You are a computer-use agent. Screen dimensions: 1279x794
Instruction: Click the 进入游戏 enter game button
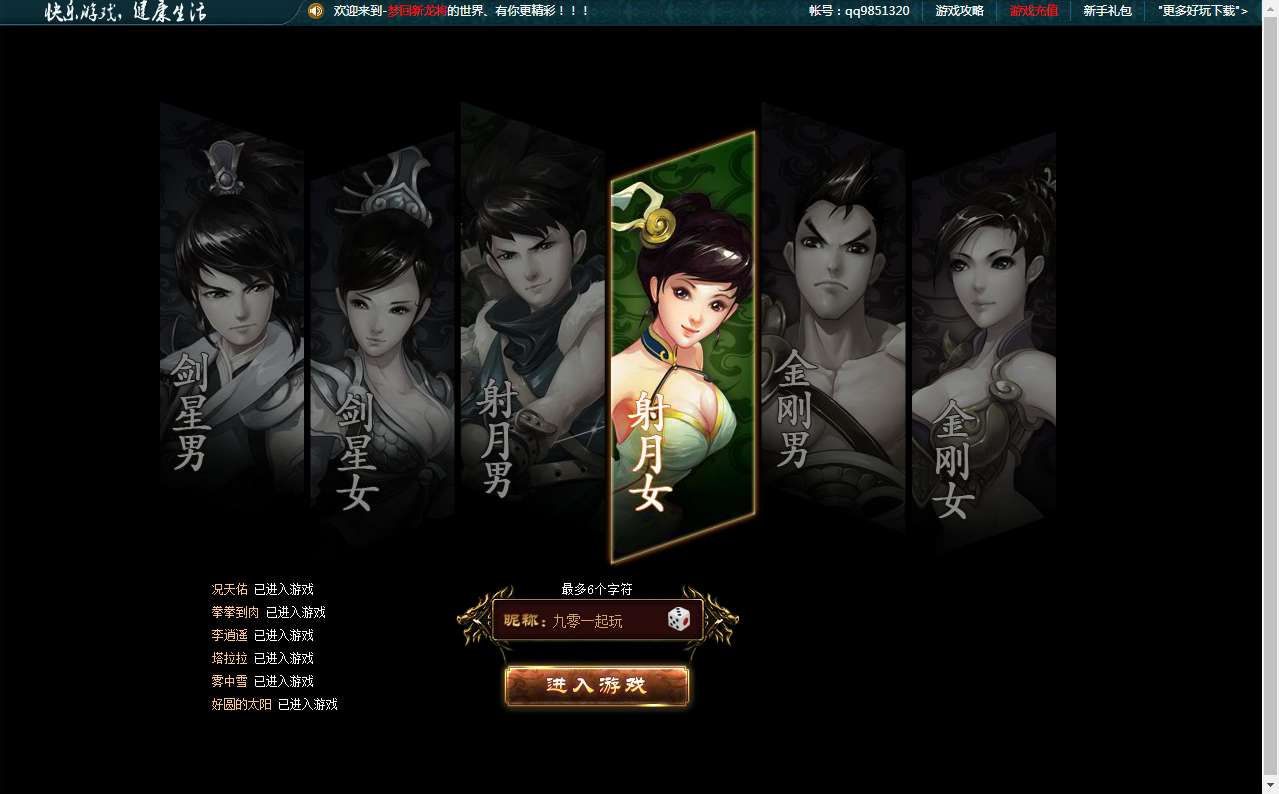tap(597, 686)
